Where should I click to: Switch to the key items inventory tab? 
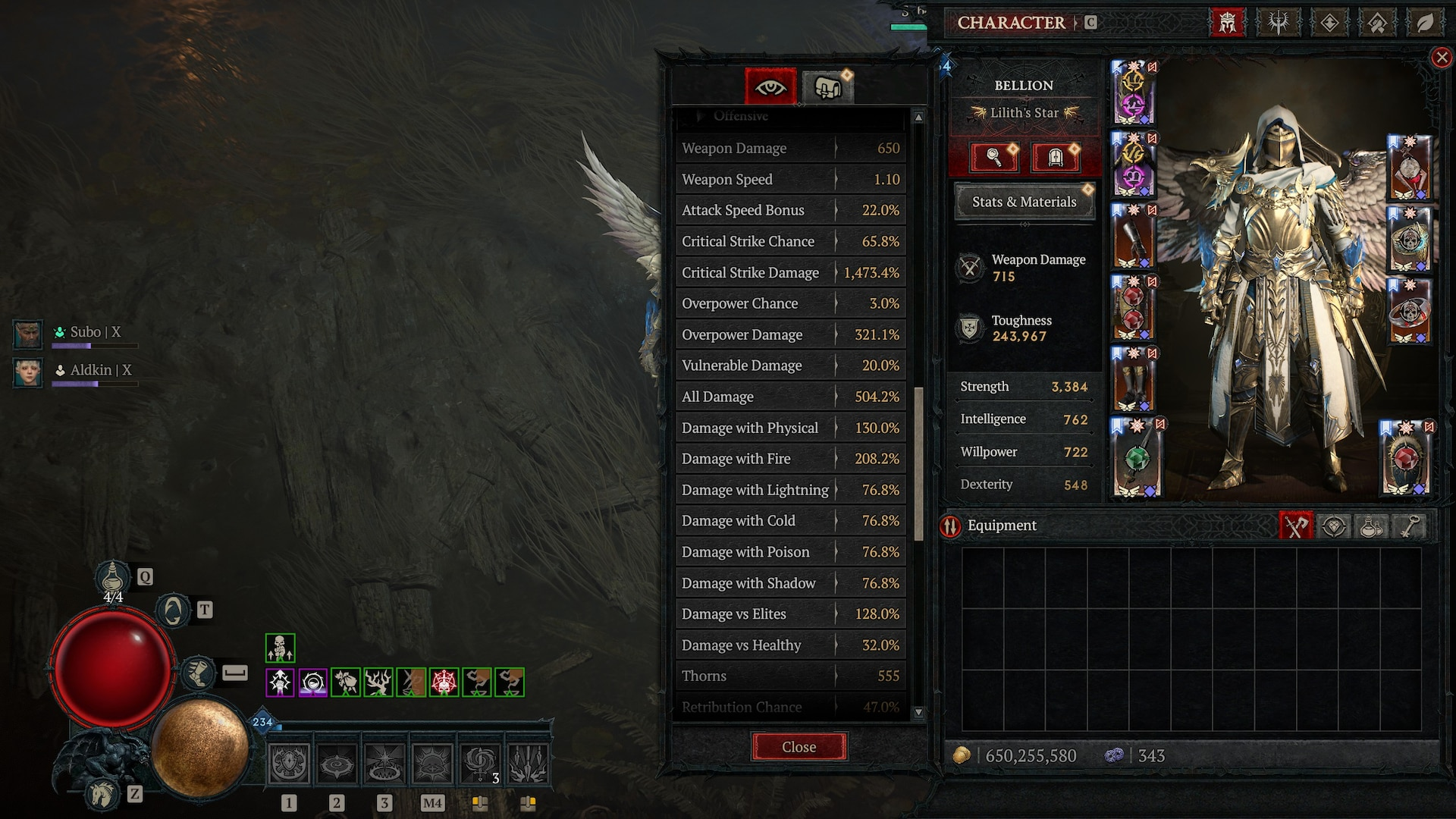click(x=1407, y=526)
